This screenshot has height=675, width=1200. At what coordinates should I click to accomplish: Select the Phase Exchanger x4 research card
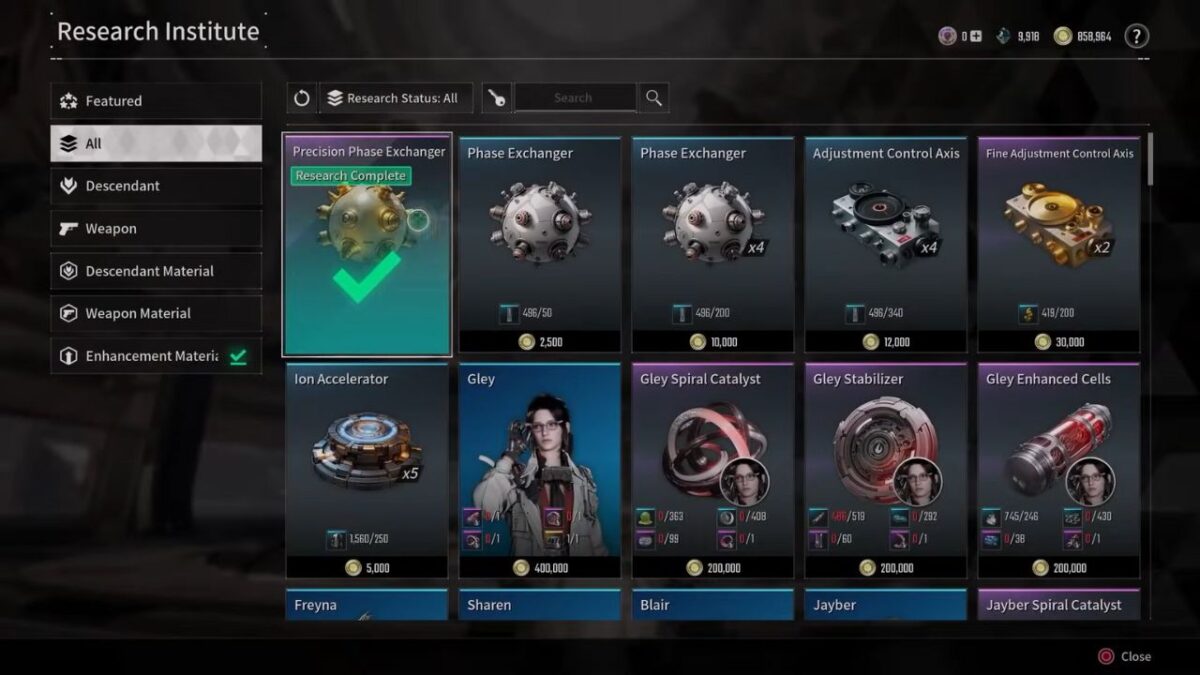point(713,245)
